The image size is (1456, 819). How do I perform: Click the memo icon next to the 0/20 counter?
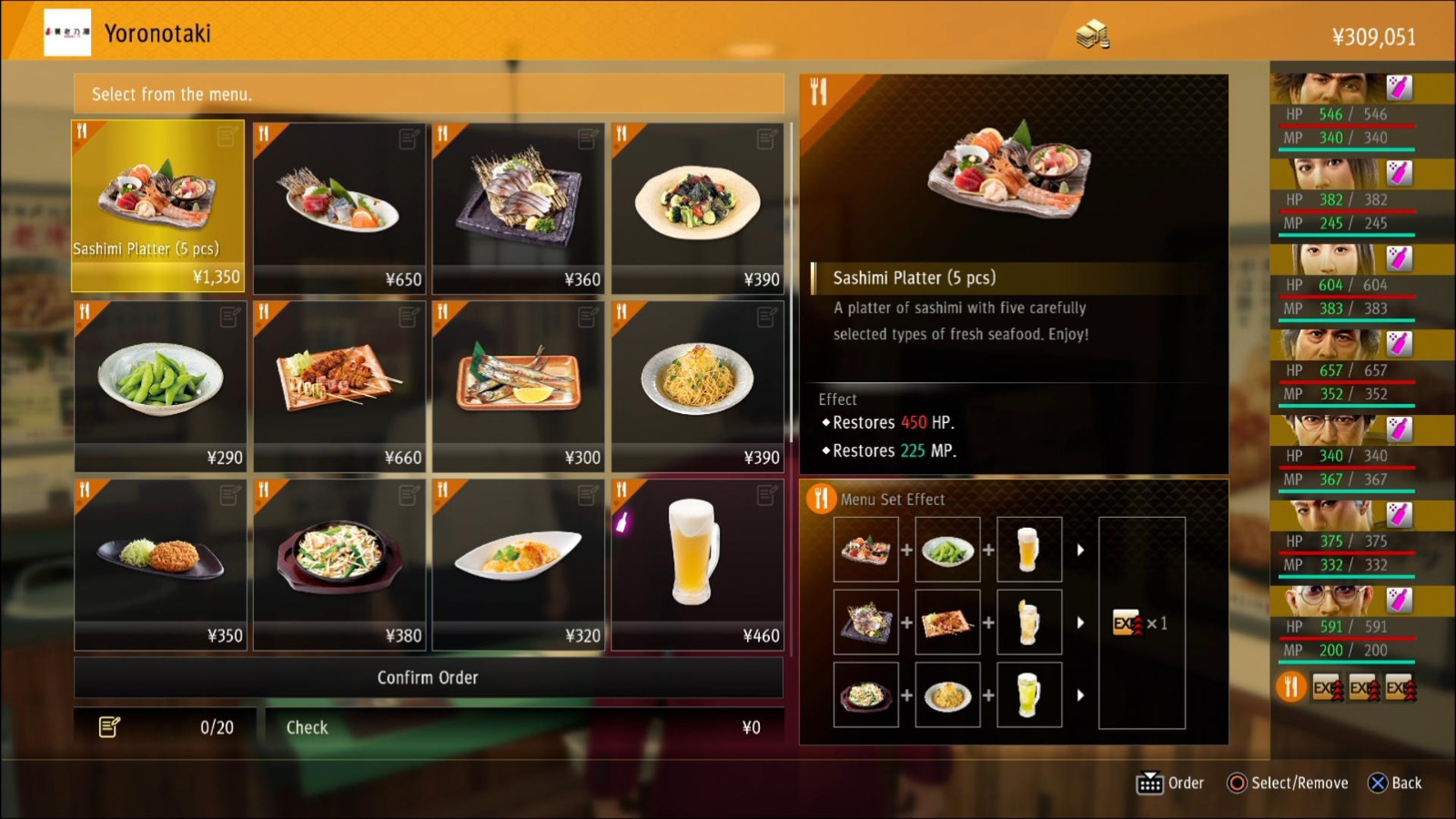(109, 726)
